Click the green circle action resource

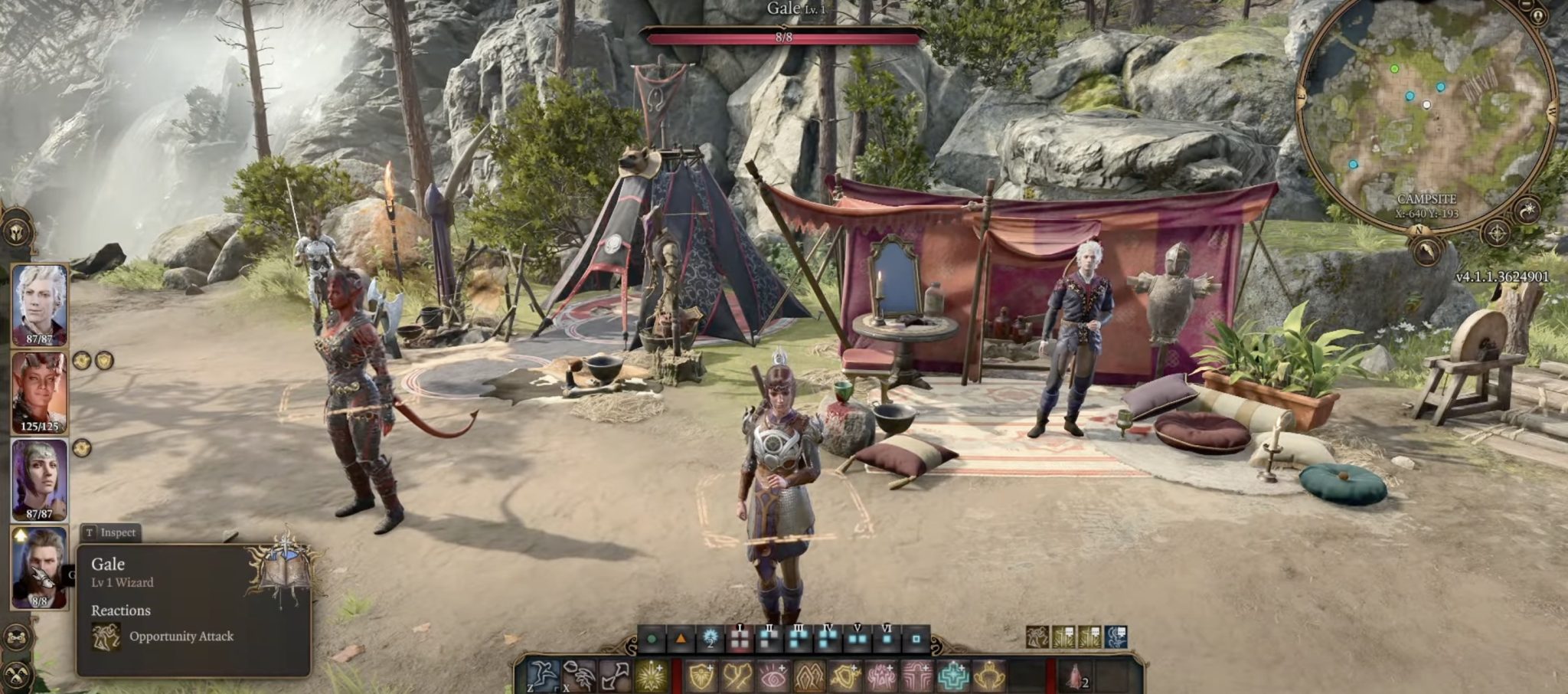pyautogui.click(x=652, y=638)
